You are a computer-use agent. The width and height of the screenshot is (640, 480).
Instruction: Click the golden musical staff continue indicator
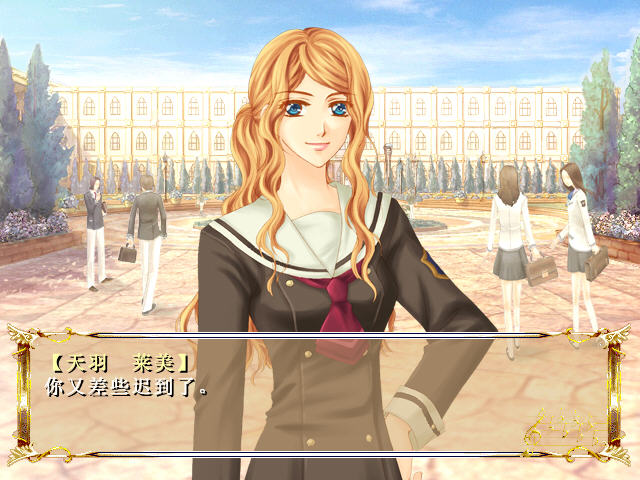coord(561,427)
